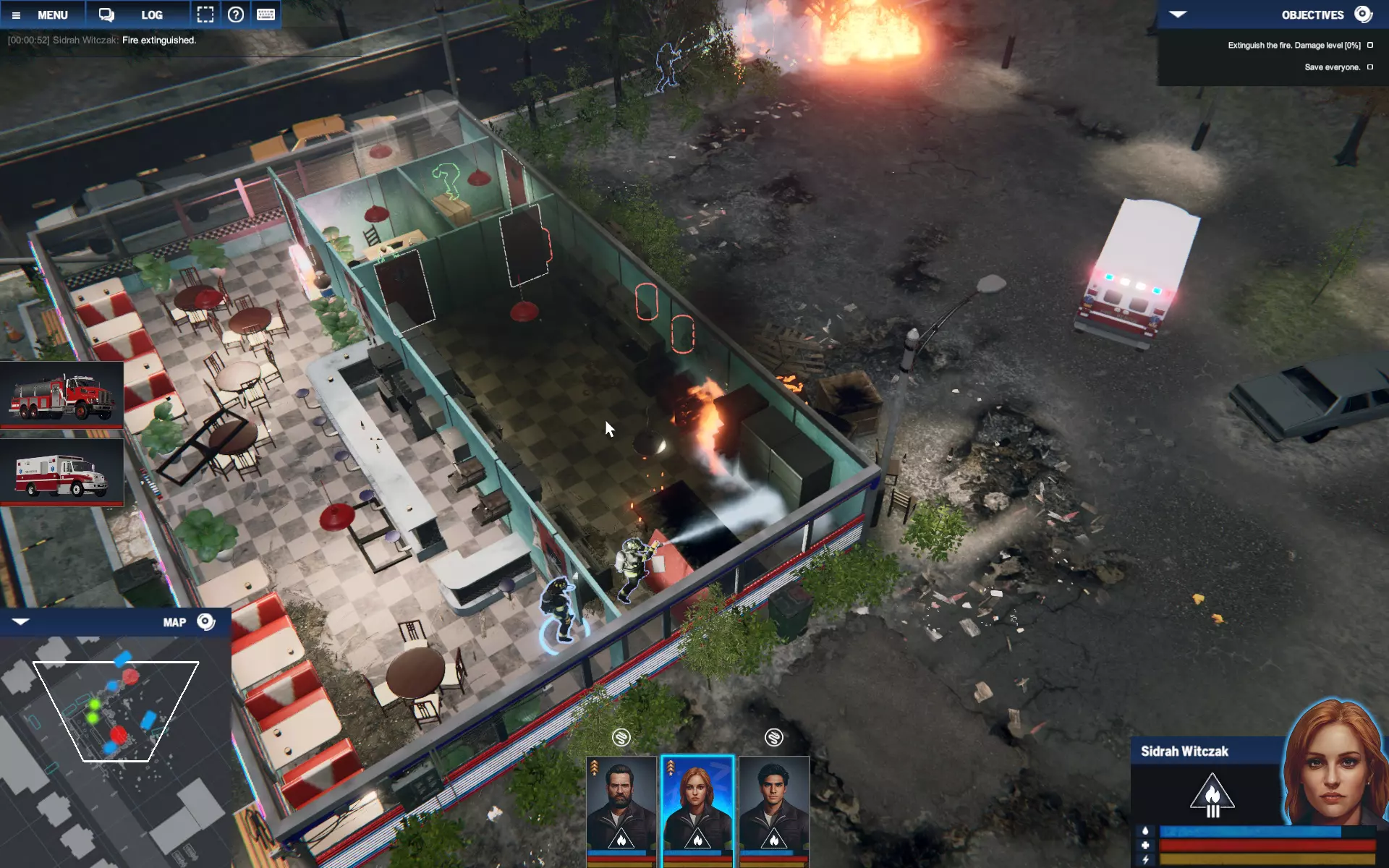Viewport: 1389px width, 868px height.
Task: Open the message LOG
Action: (x=151, y=14)
